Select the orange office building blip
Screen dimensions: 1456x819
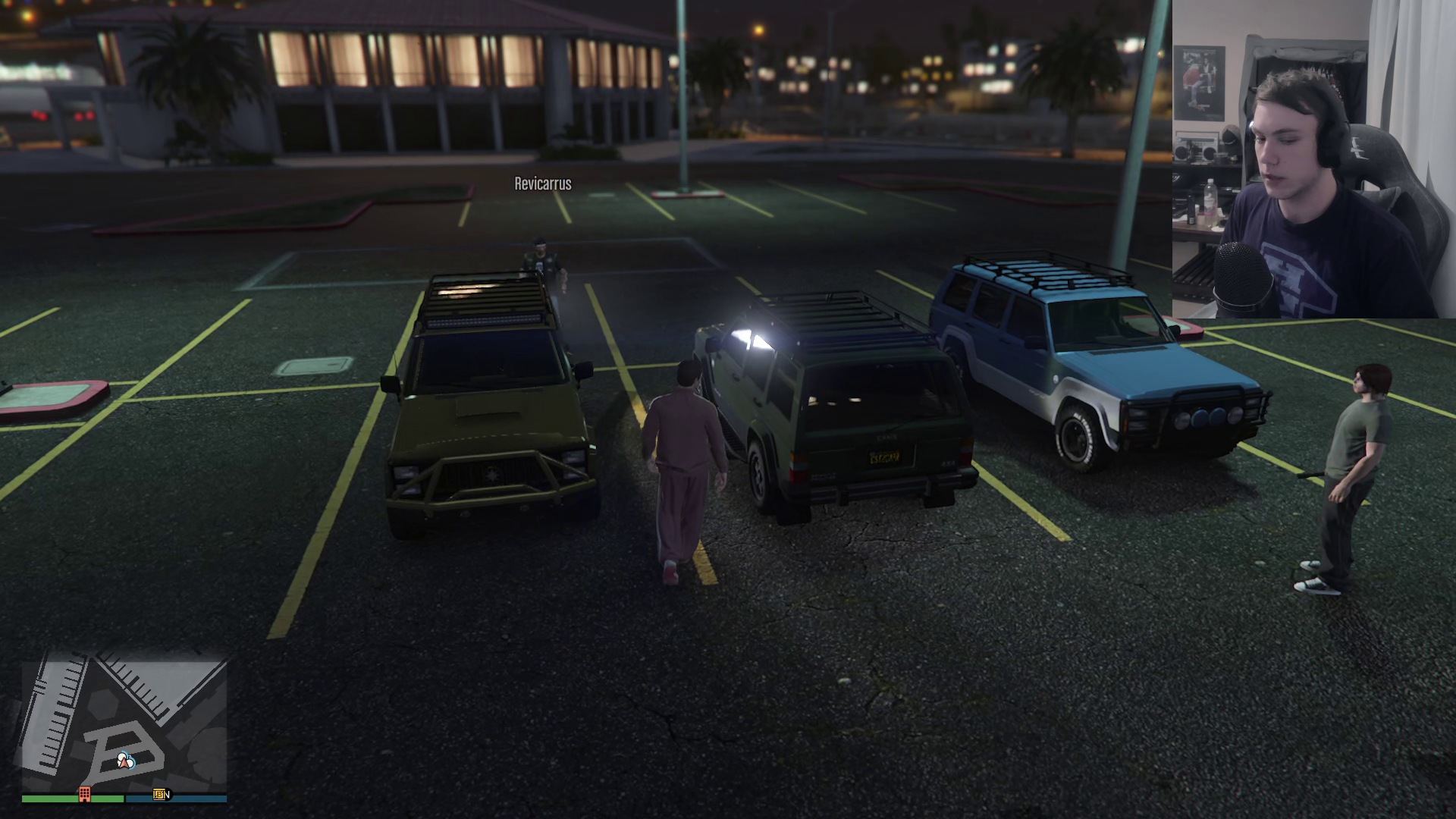tap(85, 794)
